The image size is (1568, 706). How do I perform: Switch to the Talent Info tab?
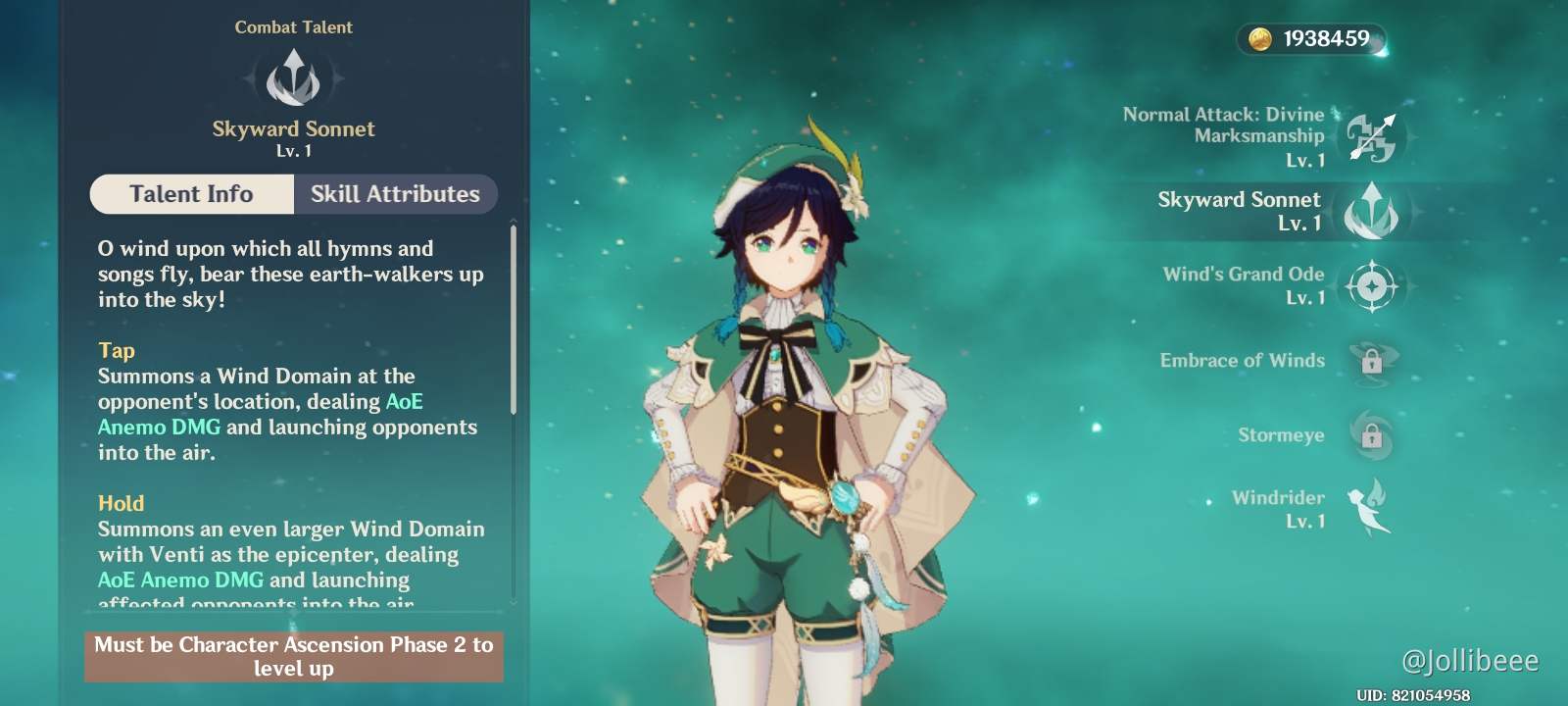[190, 194]
